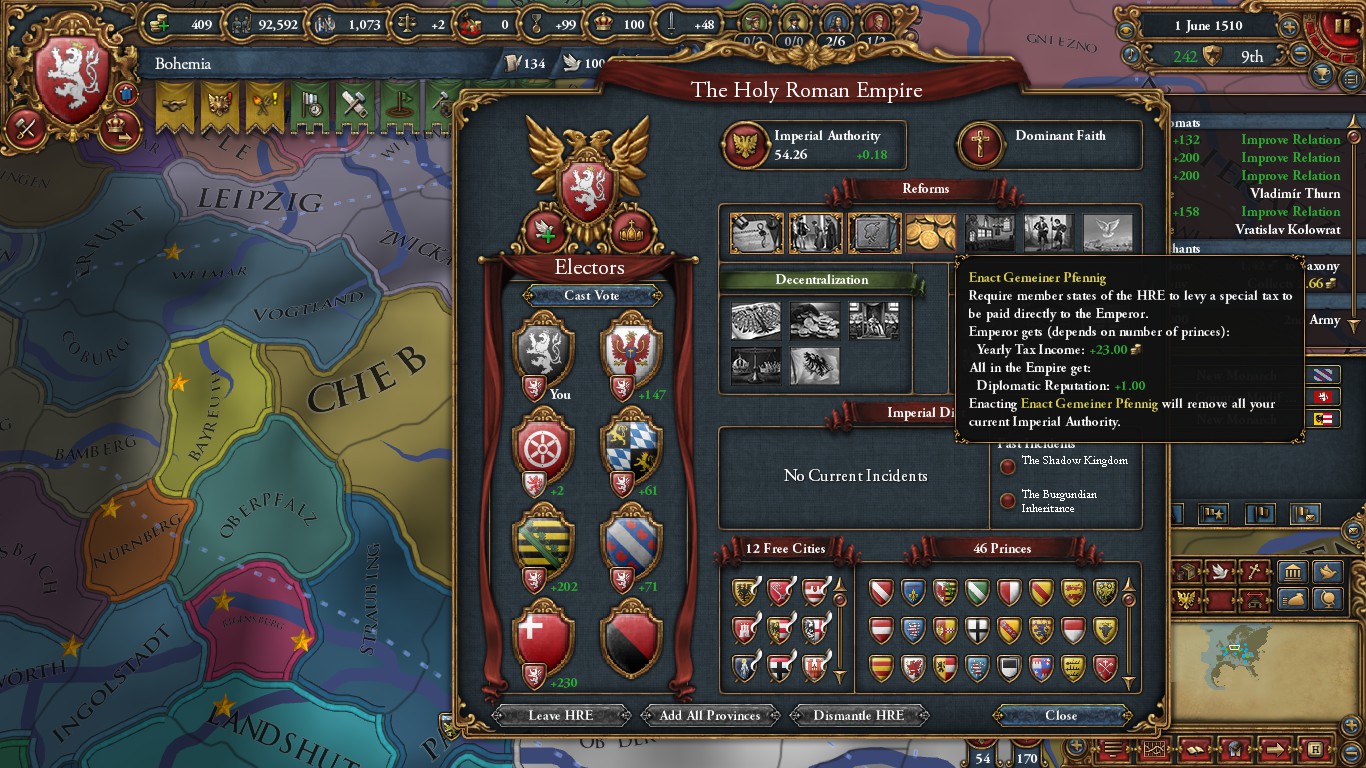Increase game speed with the plus button
1366x768 pixels.
tap(1290, 27)
